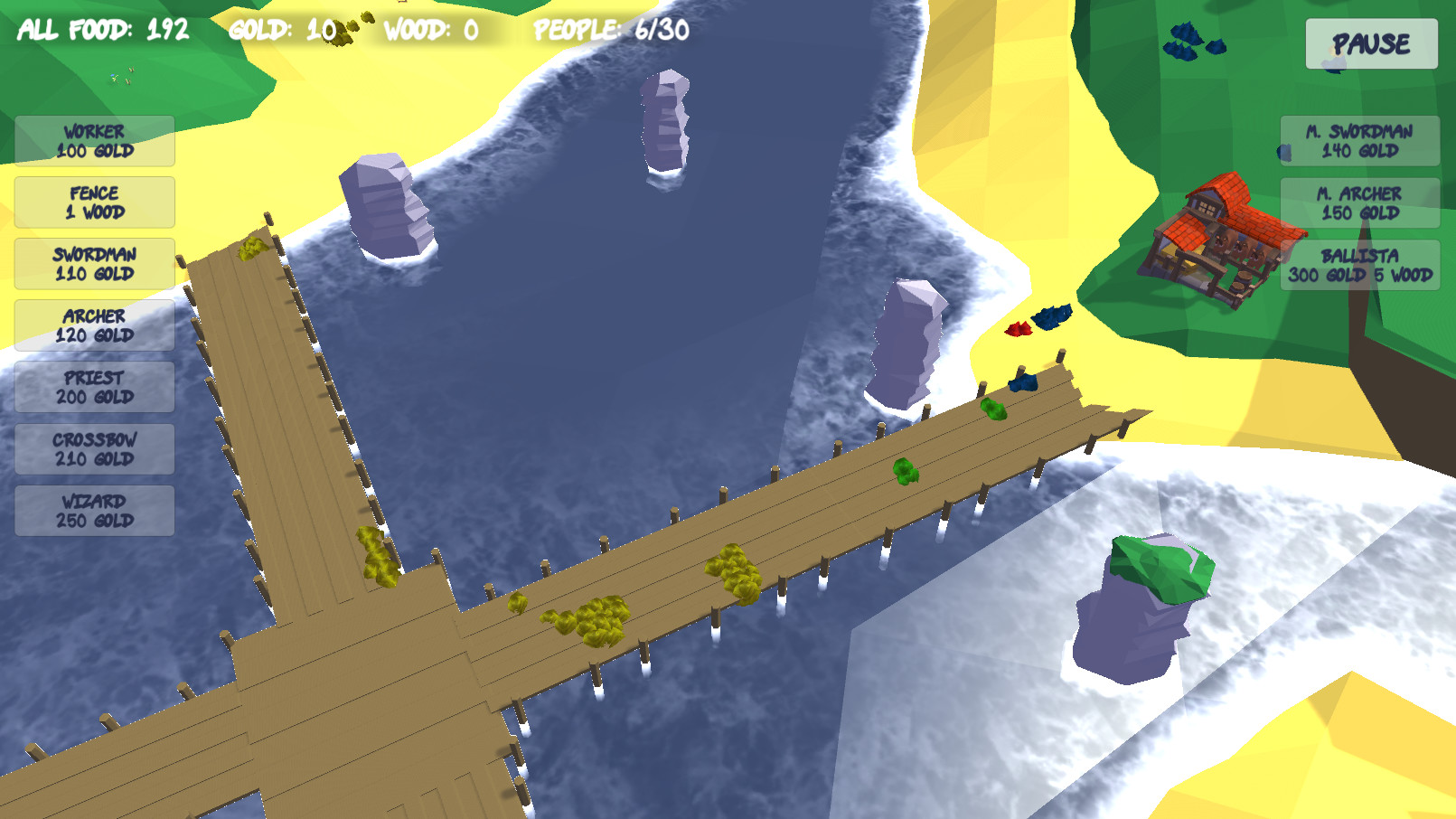Recruit a Worker for 100 gold
The image size is (1456, 819).
[93, 142]
